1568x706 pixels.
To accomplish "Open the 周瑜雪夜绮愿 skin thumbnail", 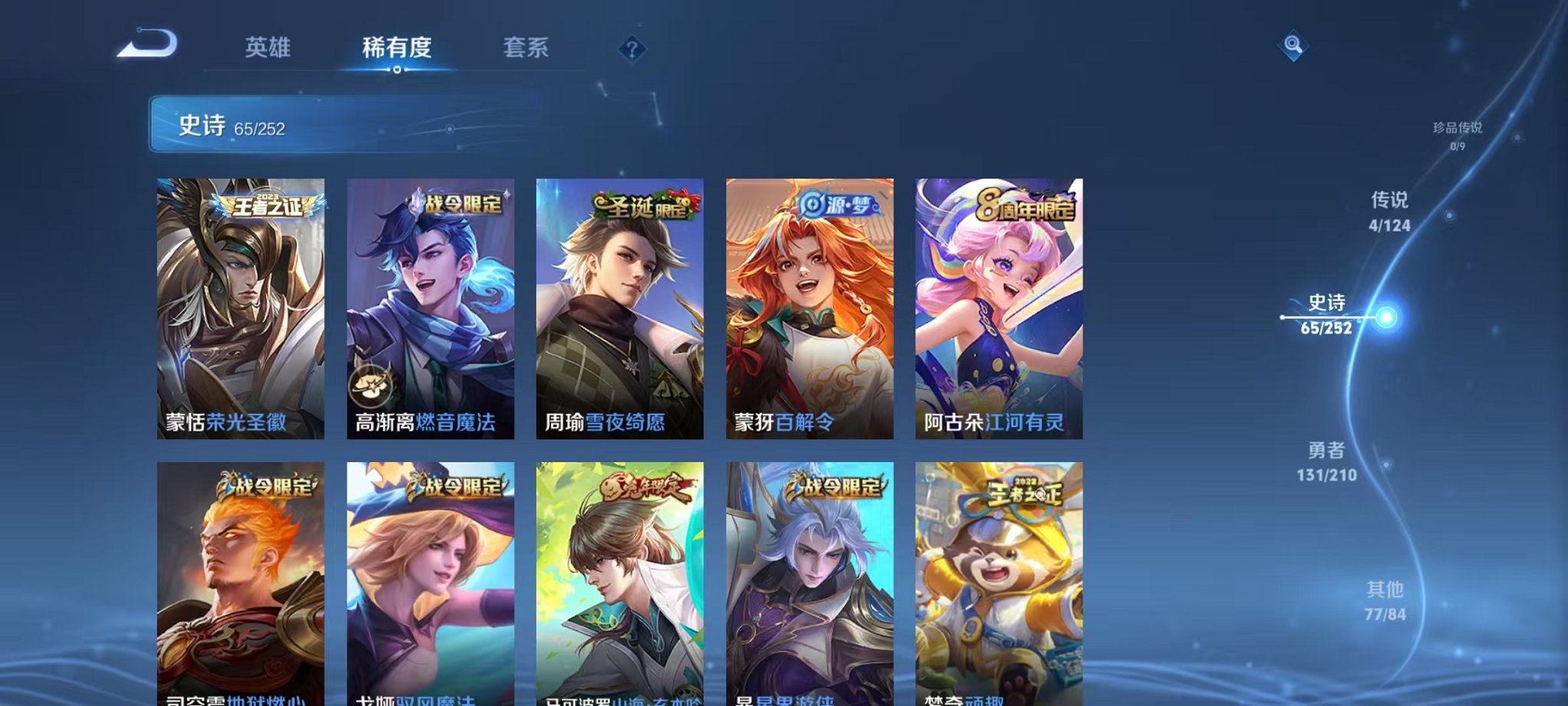I will point(621,308).
